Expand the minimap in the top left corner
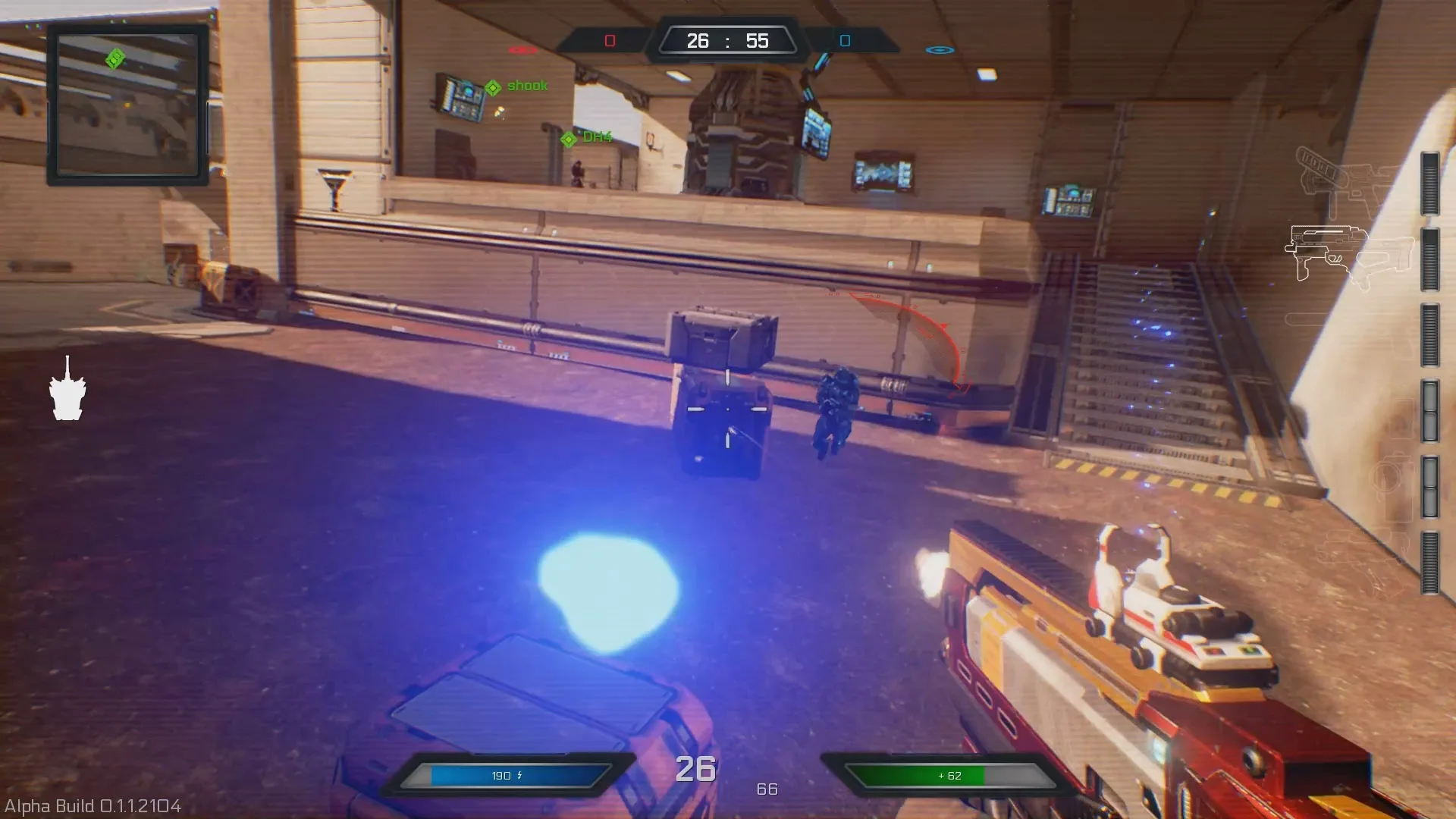This screenshot has height=819, width=1456. point(126,102)
